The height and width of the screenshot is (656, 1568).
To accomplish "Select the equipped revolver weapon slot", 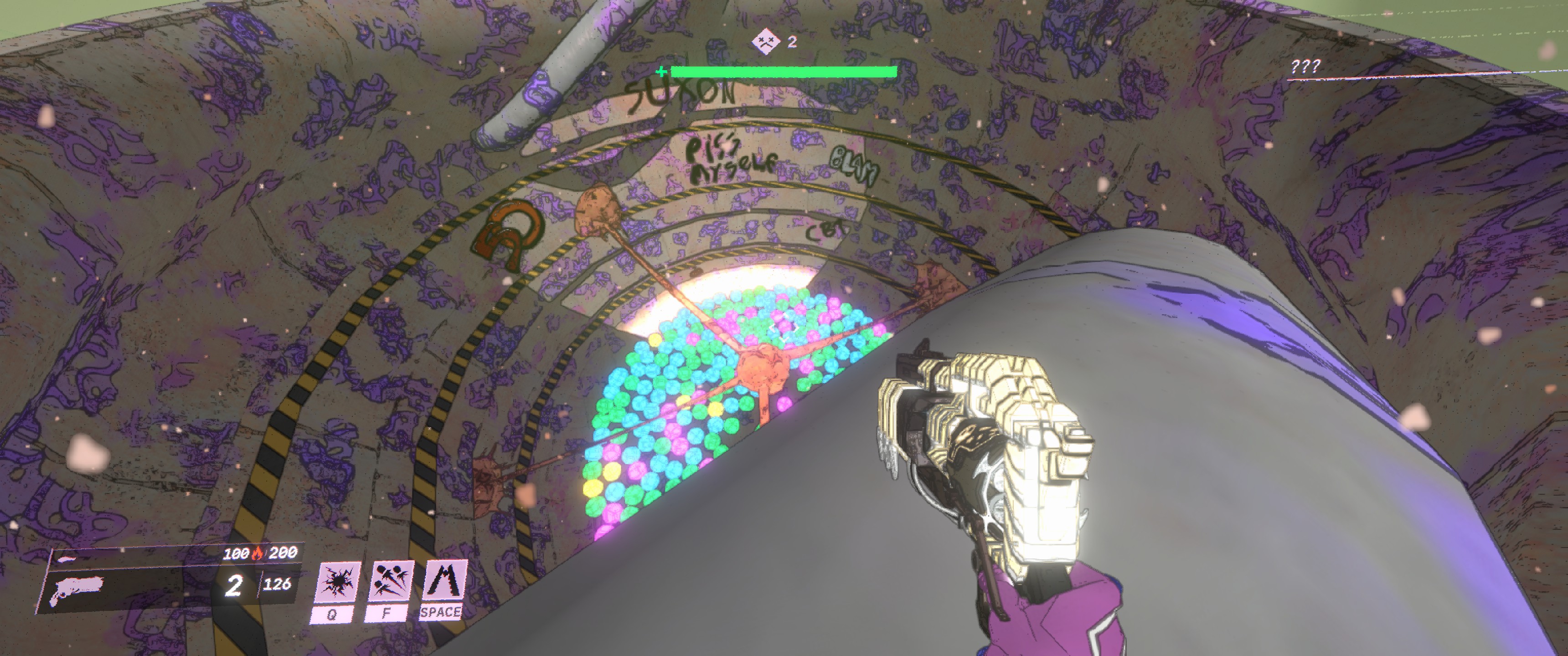I will click(77, 589).
